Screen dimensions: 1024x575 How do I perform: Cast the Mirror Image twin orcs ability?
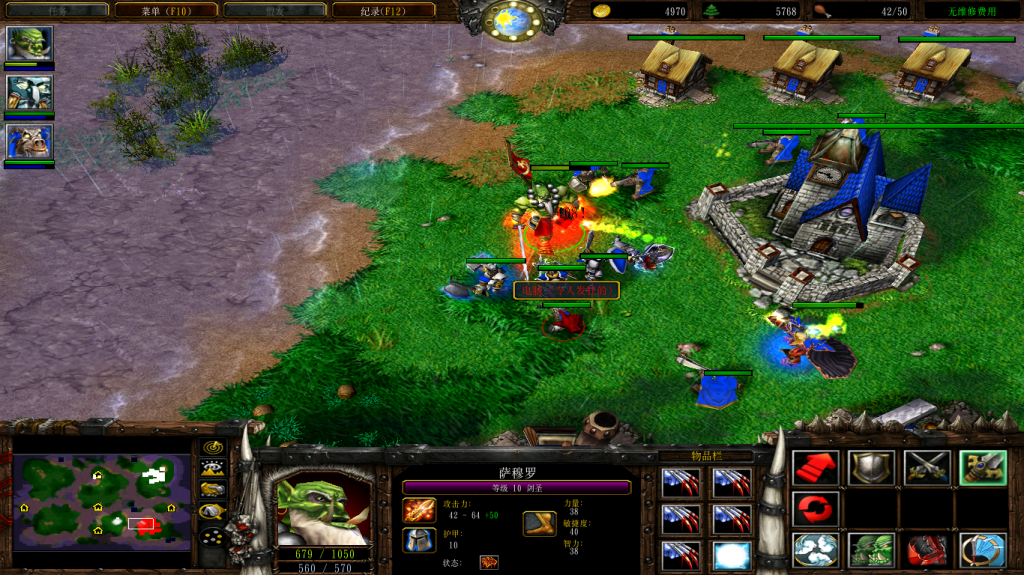871,550
